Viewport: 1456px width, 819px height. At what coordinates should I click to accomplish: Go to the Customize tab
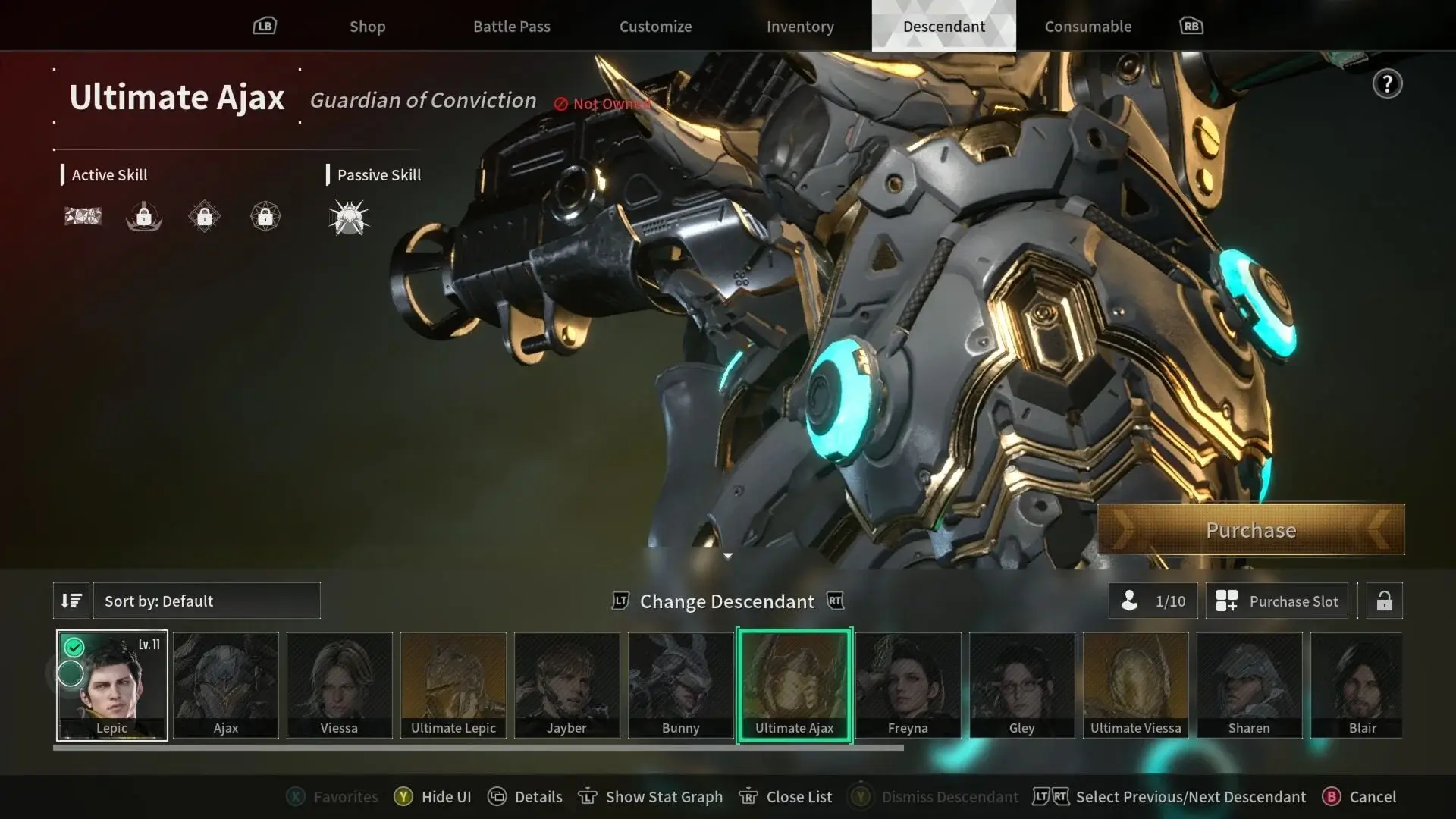[655, 27]
